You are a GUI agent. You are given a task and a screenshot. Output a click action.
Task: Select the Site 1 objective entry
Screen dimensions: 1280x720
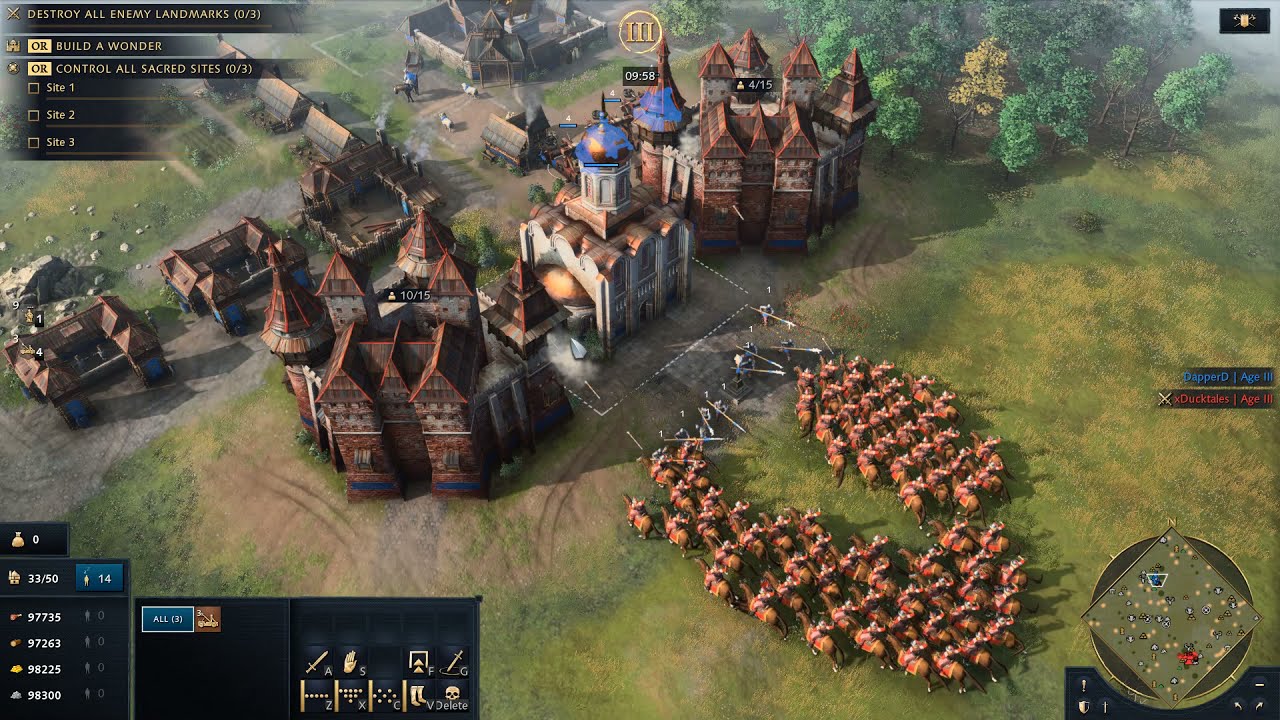tap(60, 88)
